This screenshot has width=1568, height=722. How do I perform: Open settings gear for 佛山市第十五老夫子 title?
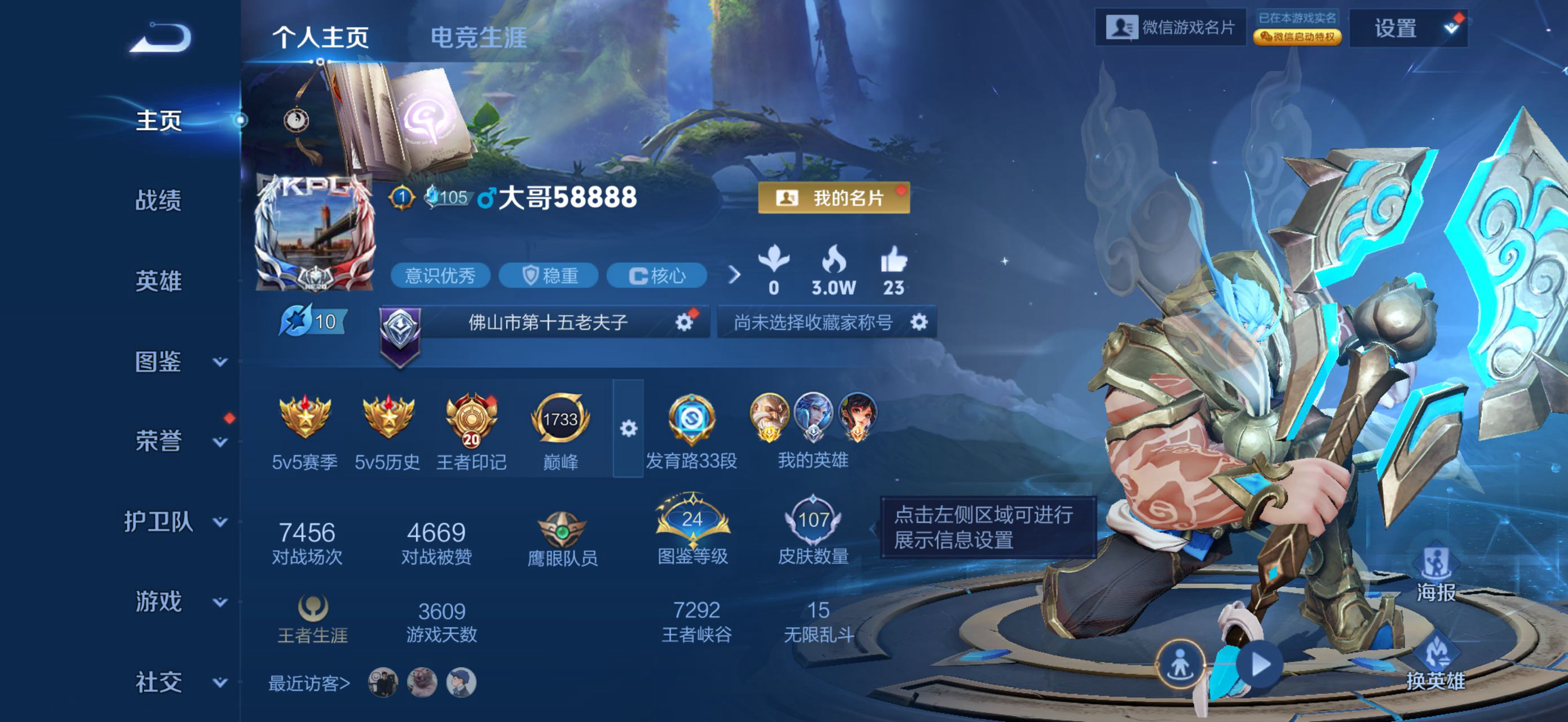point(684,322)
